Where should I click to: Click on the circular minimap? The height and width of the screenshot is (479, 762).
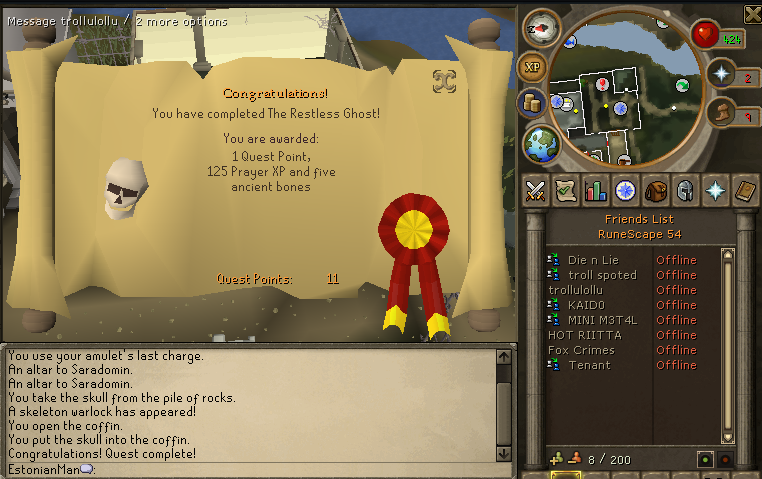pos(624,88)
